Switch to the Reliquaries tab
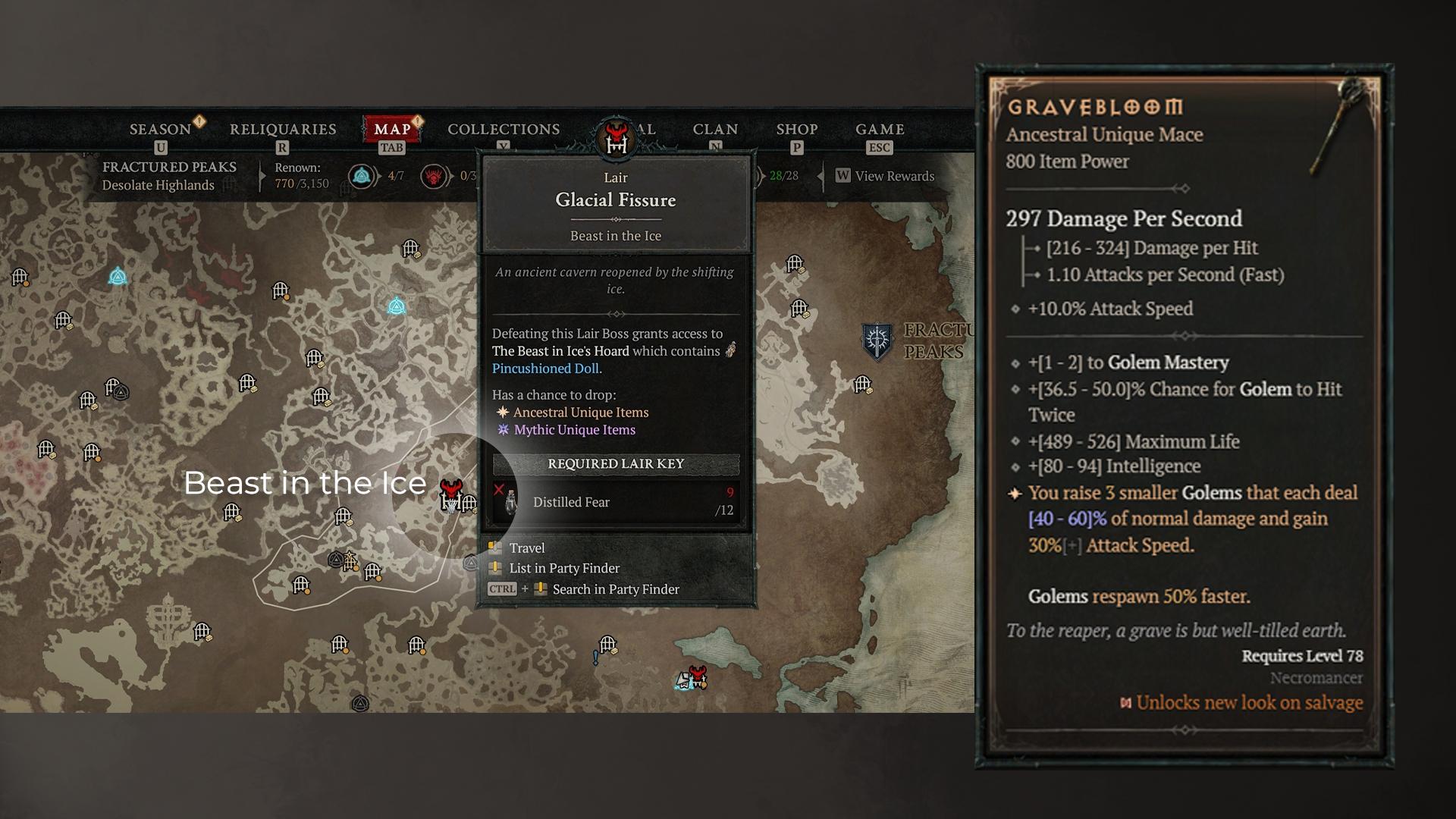This screenshot has width=1456, height=819. [x=283, y=130]
